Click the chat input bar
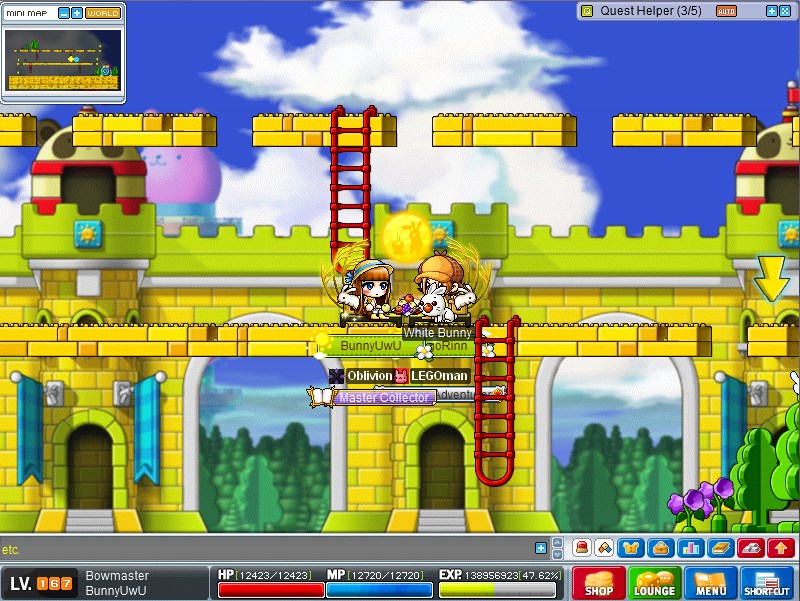Screen dimensions: 800x601 pos(260,549)
